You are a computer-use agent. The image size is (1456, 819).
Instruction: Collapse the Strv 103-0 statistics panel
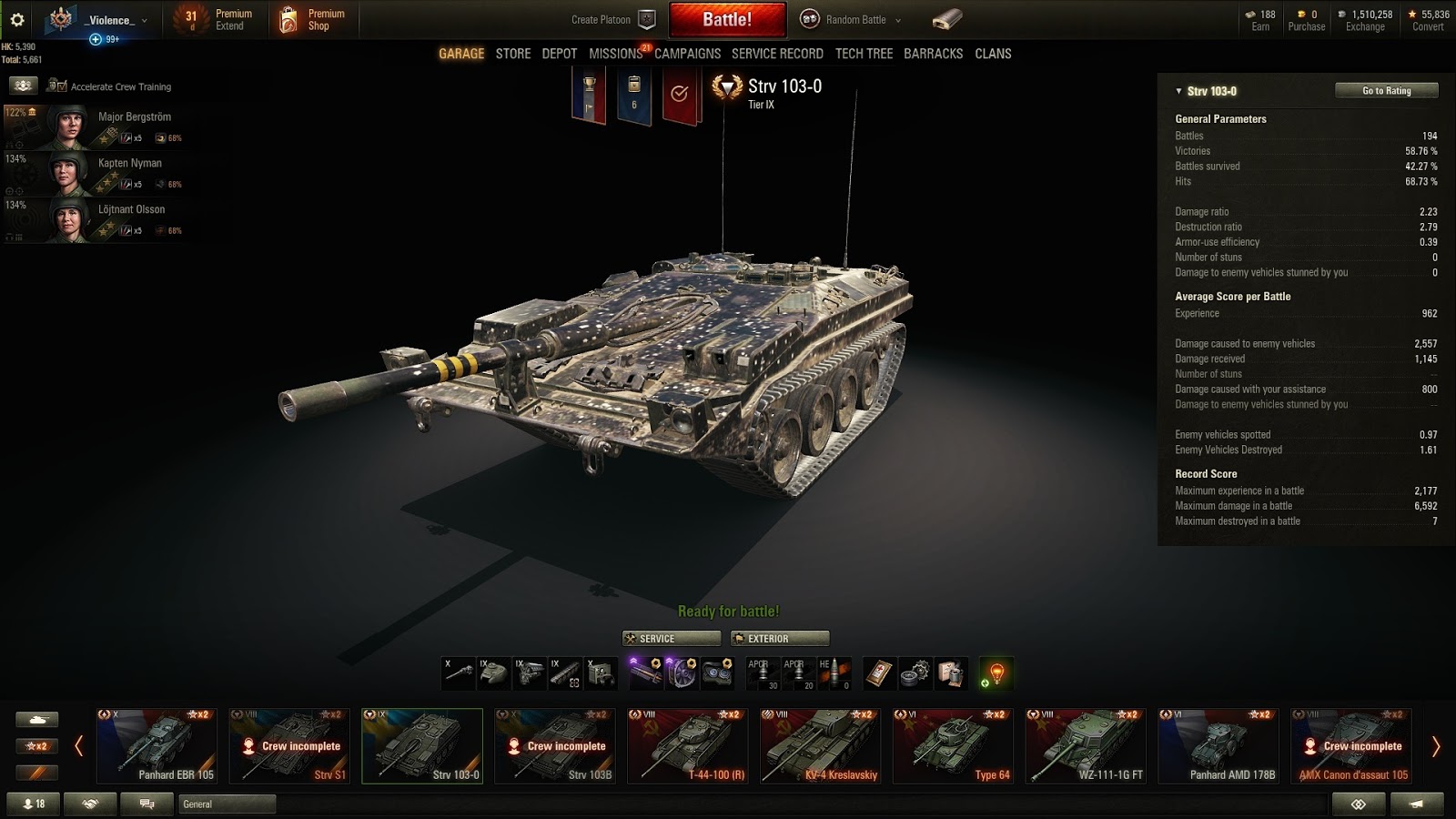[1177, 91]
